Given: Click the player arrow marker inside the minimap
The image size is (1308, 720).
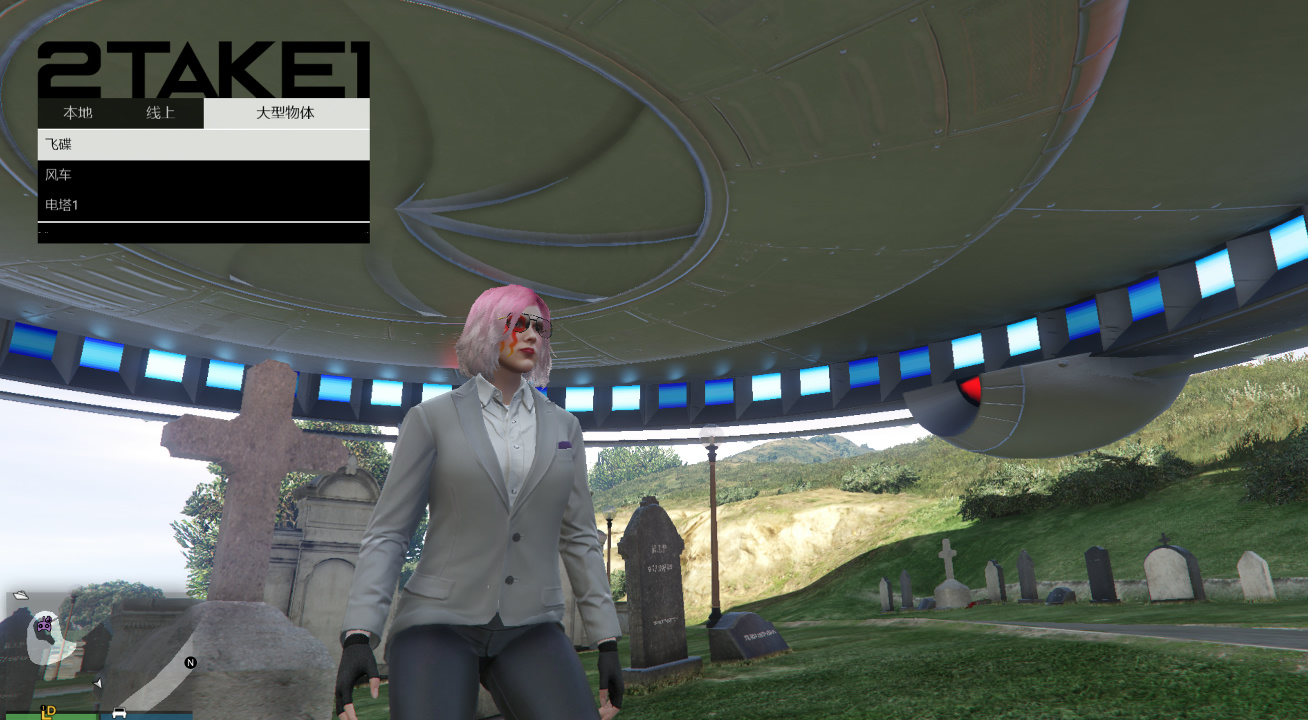Looking at the screenshot, I should coord(97,683).
